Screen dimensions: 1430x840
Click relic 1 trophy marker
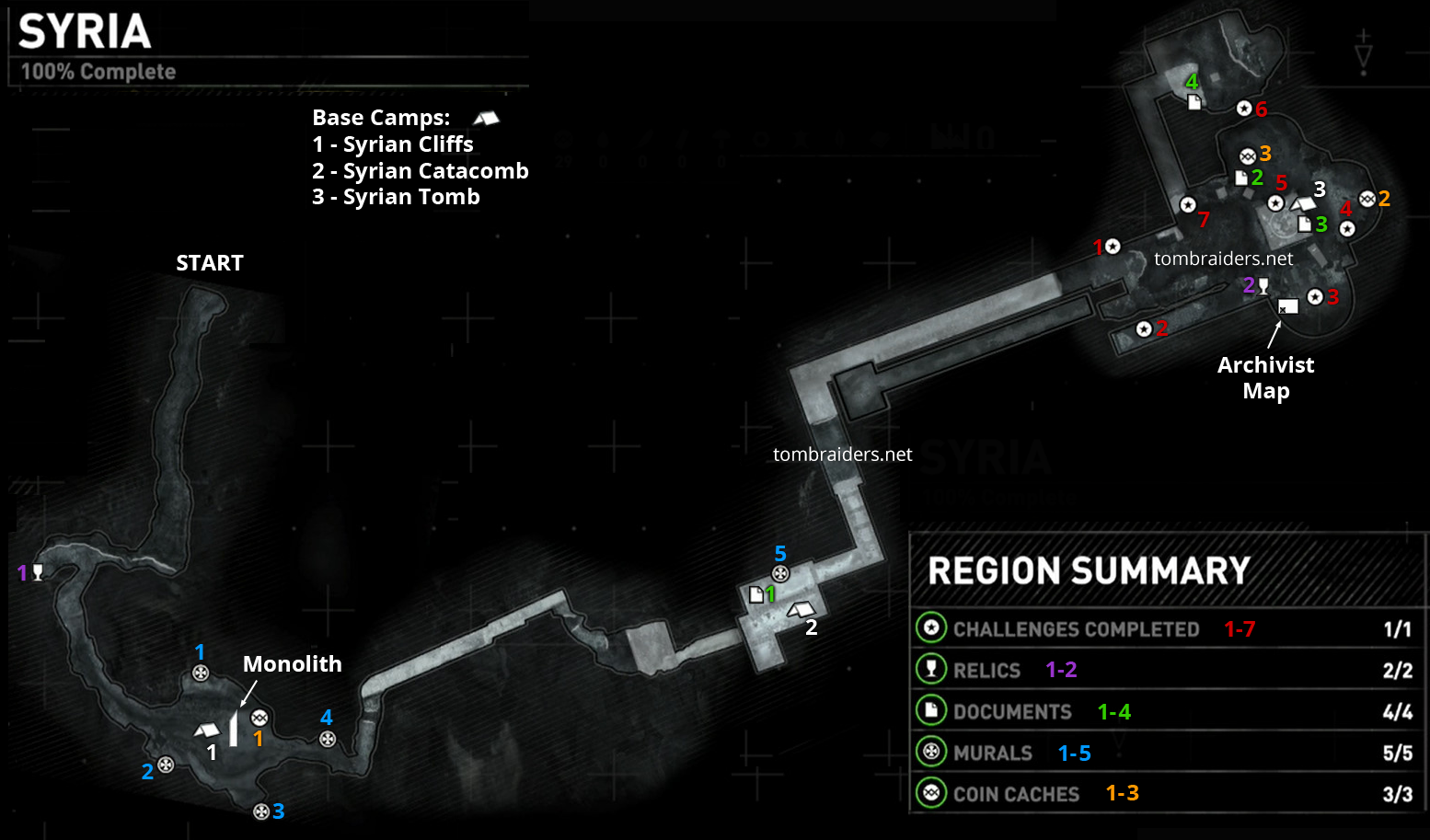38,572
